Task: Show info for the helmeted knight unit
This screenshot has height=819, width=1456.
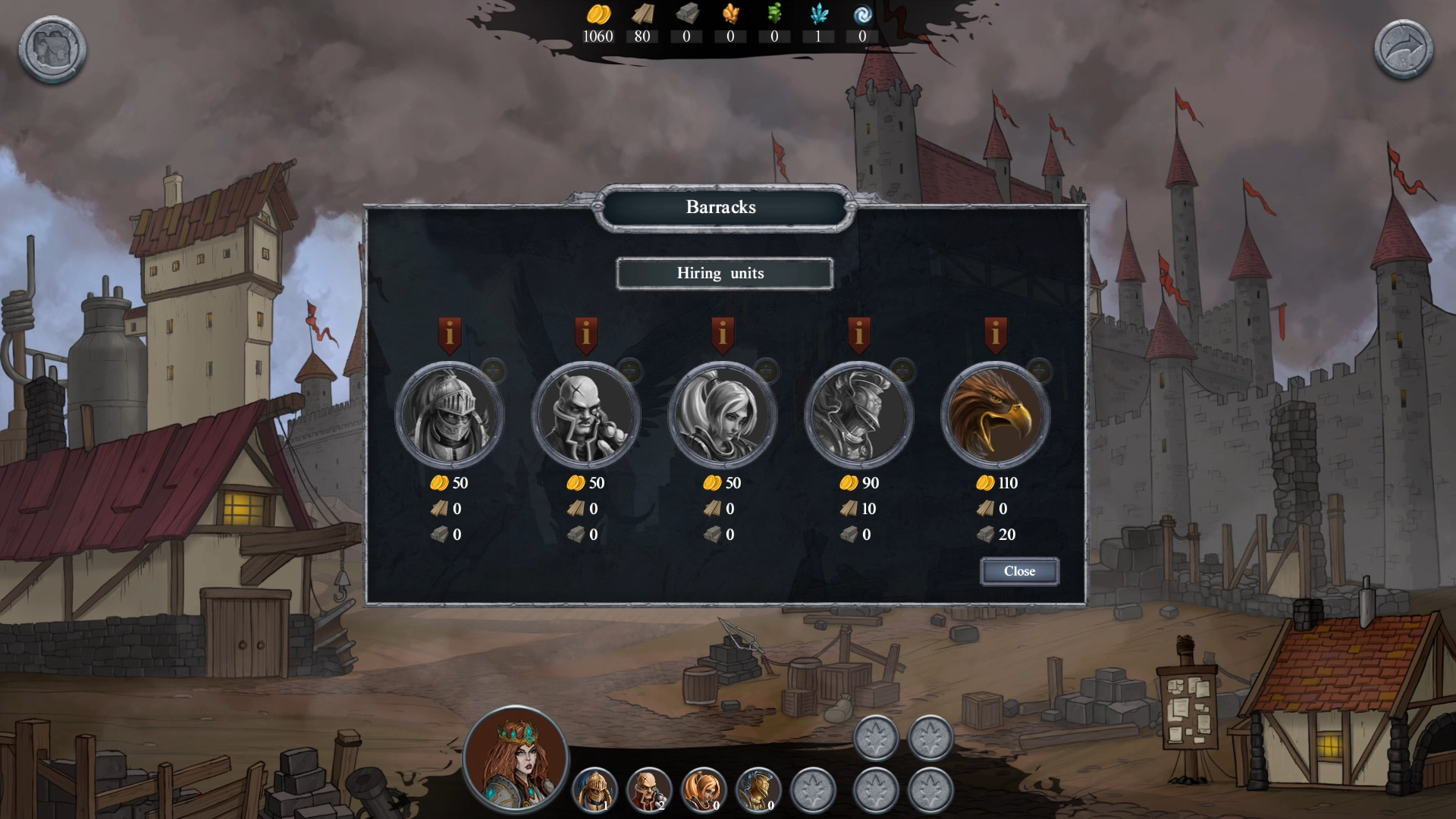Action: click(x=449, y=334)
